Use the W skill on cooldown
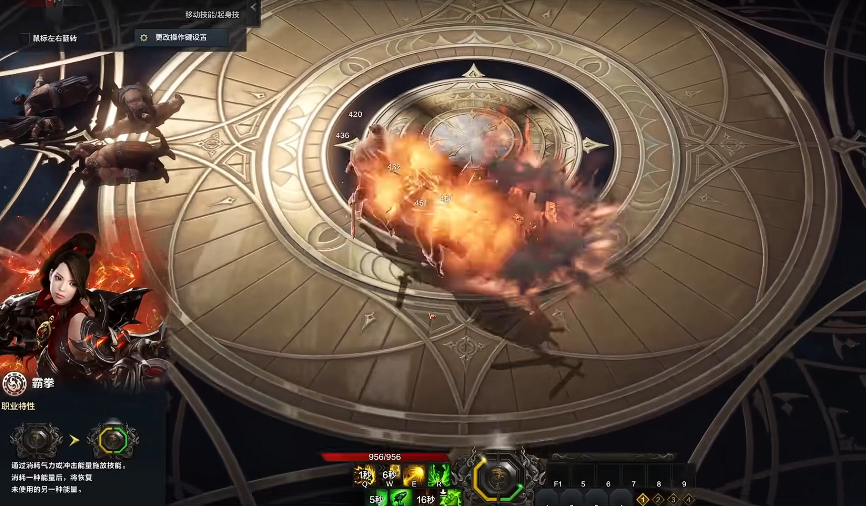The width and height of the screenshot is (866, 506). tap(389, 476)
